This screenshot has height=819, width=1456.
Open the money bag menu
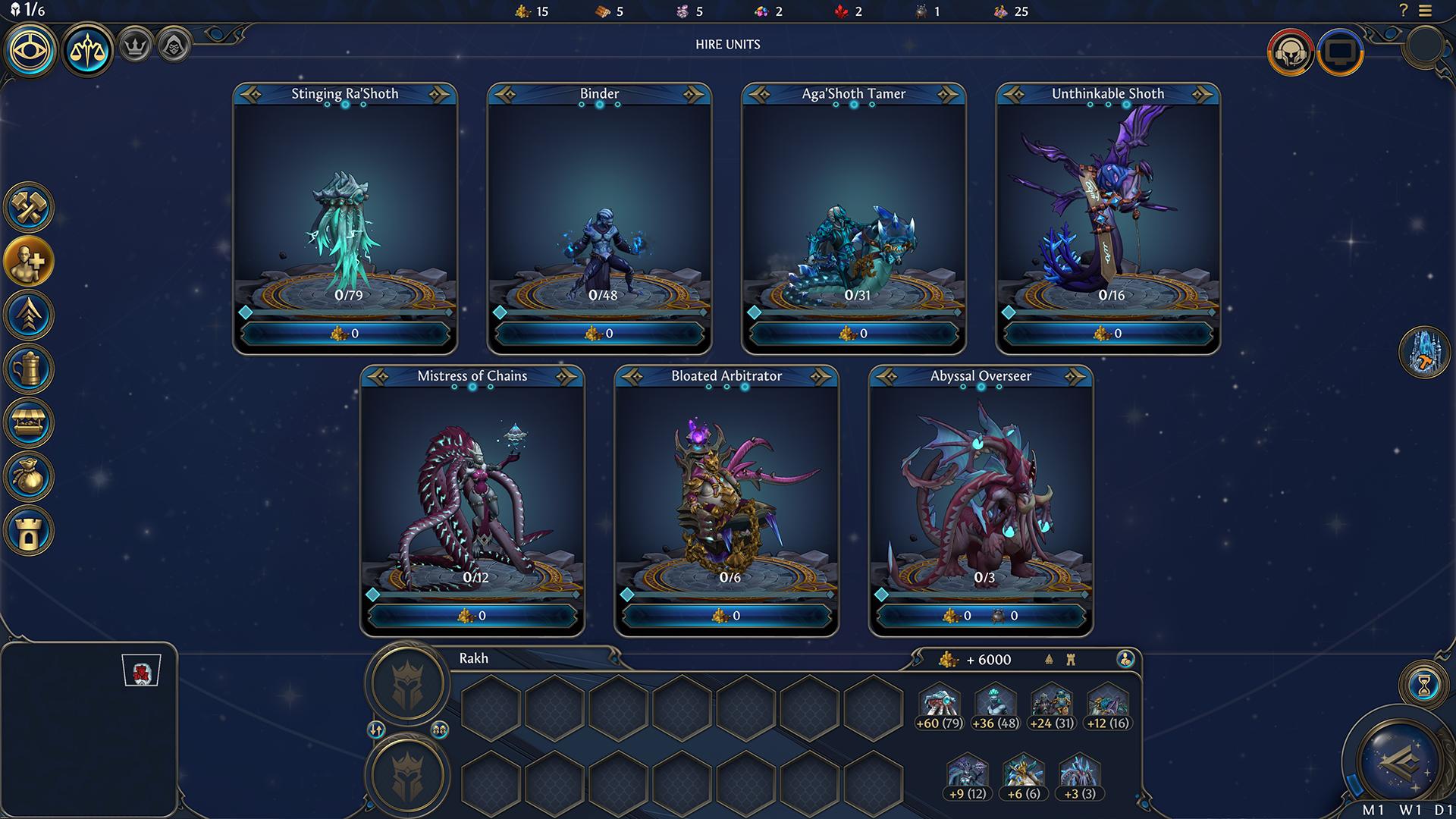coord(29,476)
